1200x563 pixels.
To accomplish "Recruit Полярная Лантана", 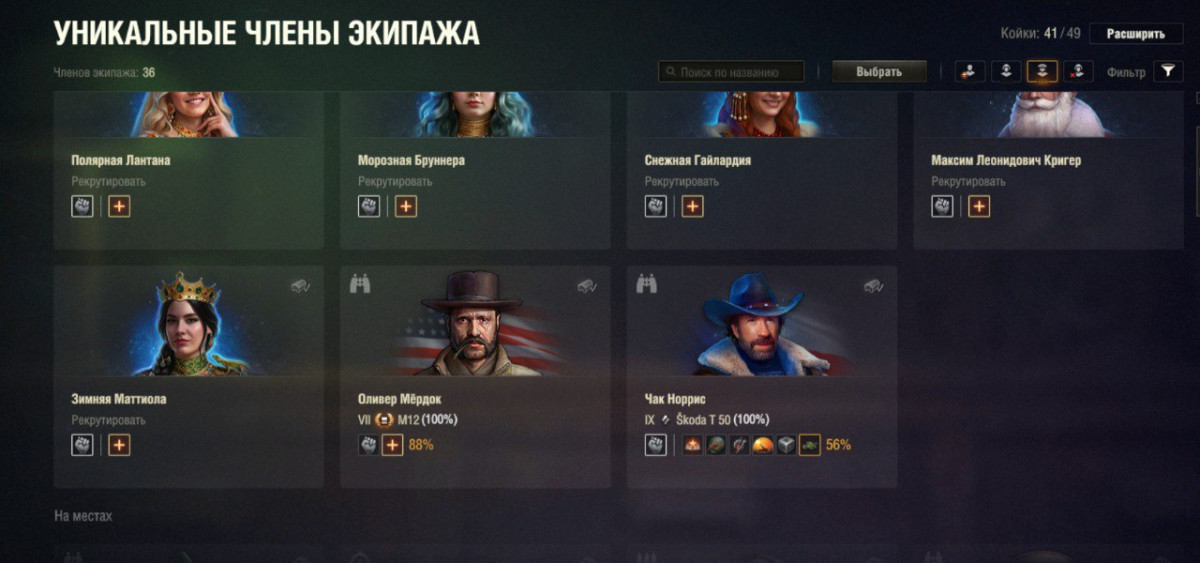I will [x=108, y=182].
